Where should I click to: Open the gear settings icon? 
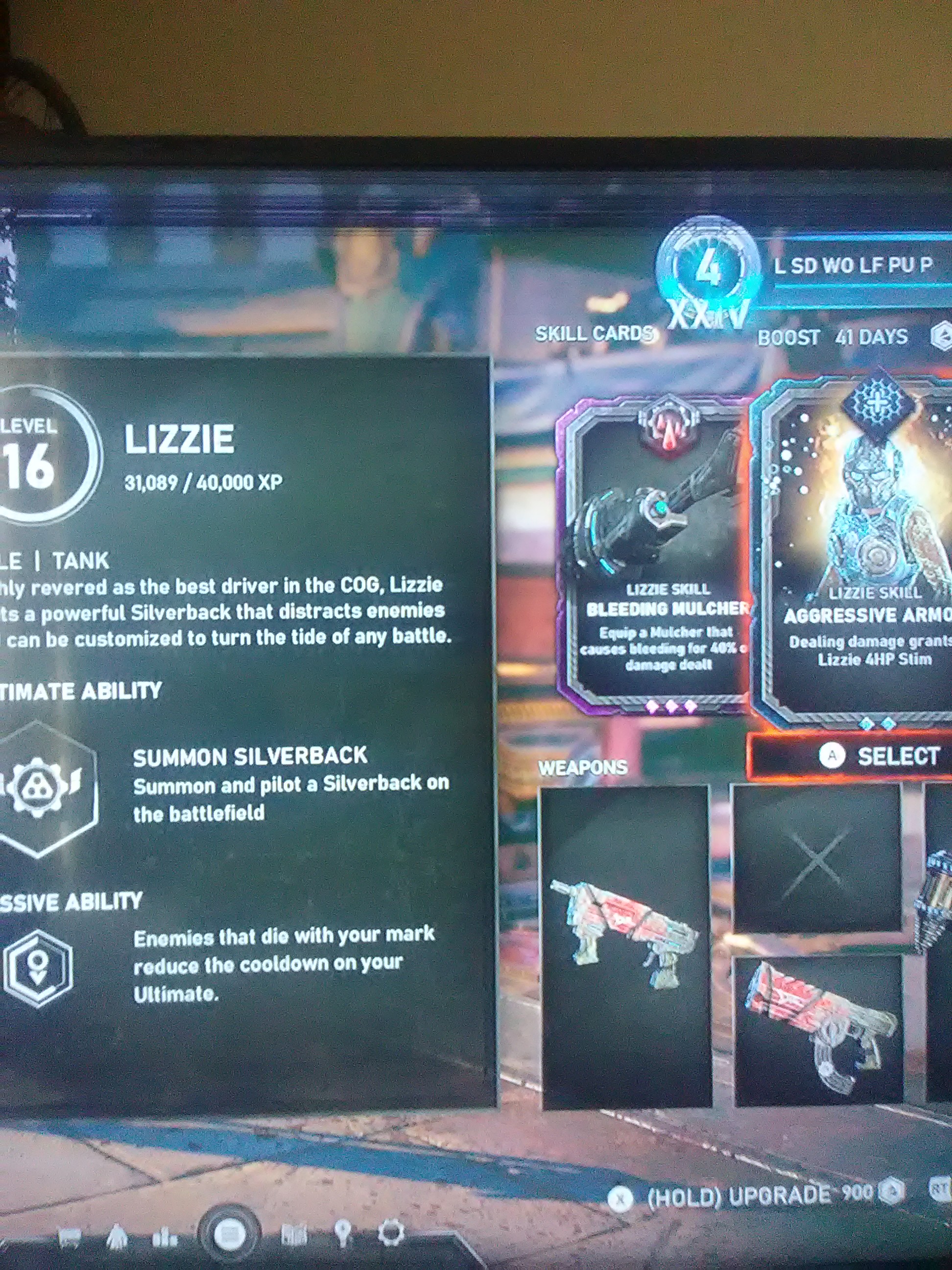(391, 1233)
